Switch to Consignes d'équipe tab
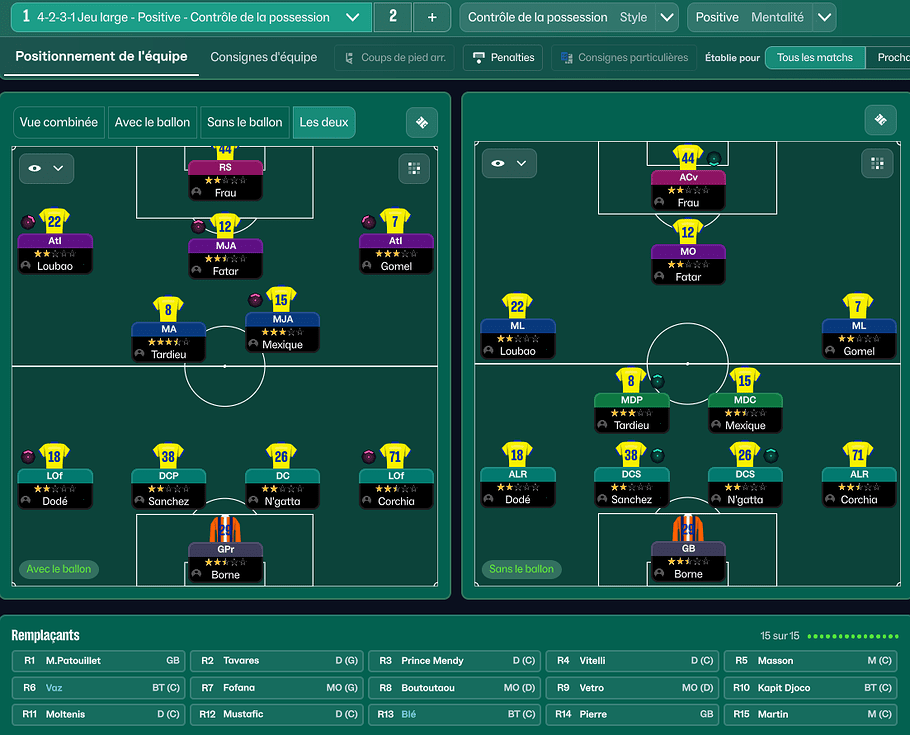Screen dimensions: 910x735 pos(263,57)
